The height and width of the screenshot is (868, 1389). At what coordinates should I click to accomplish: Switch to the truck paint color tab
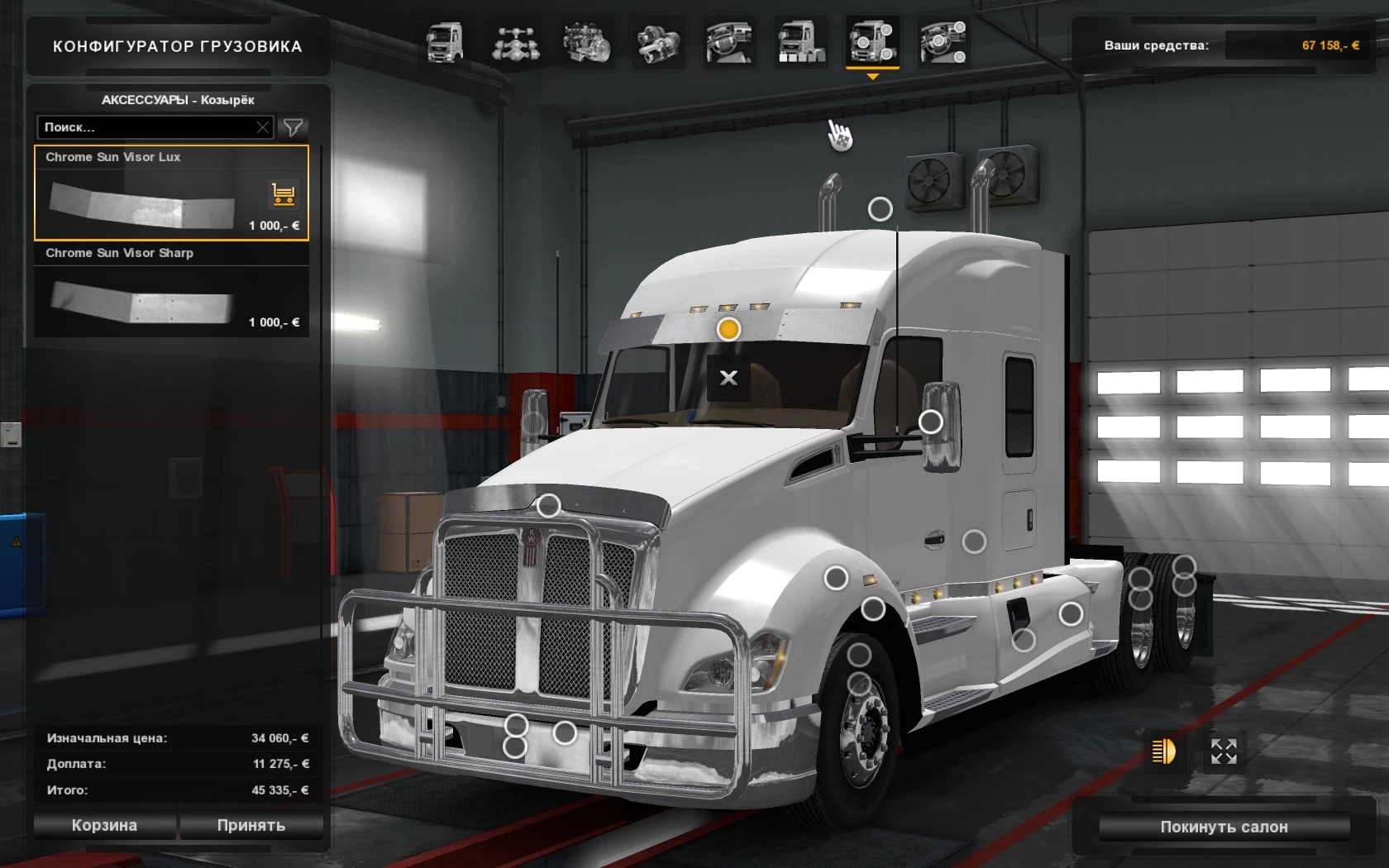801,43
